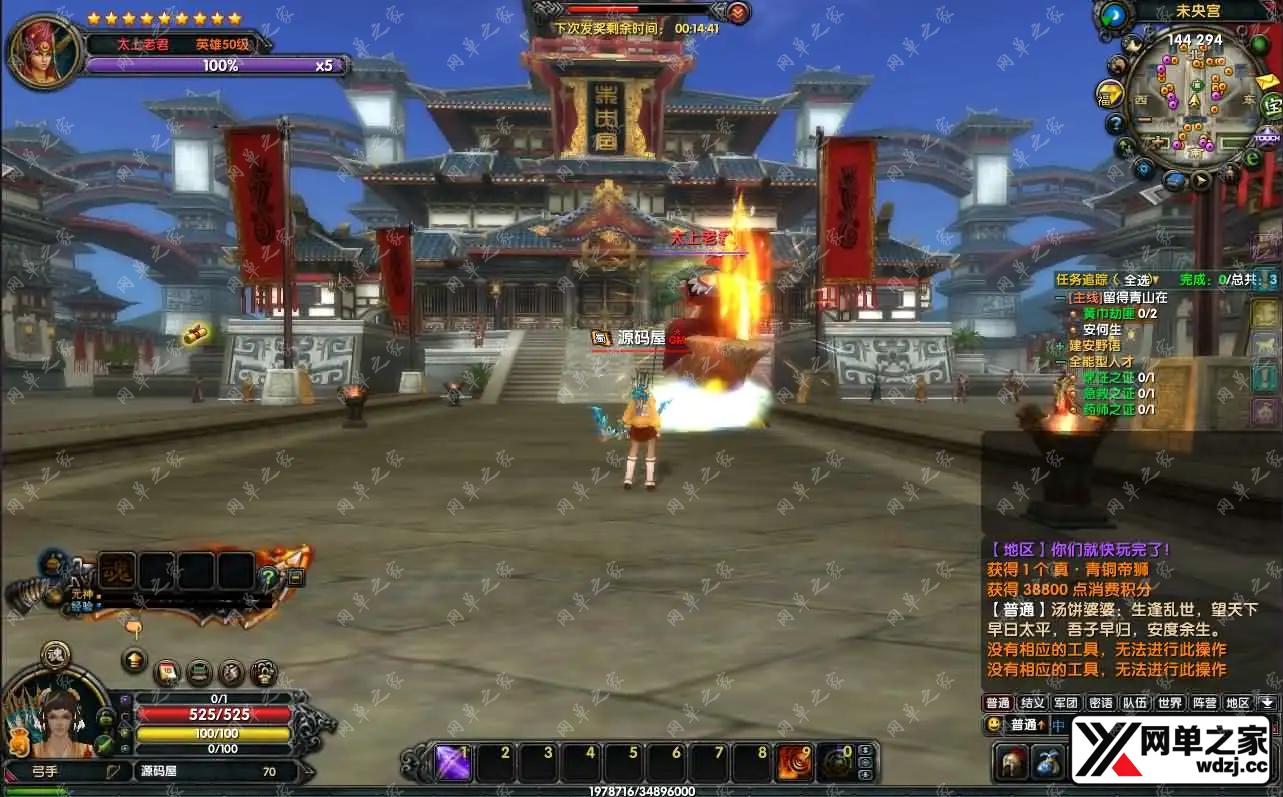Open the 结义 chat tab
Screen dimensions: 1283x797
coord(1032,703)
